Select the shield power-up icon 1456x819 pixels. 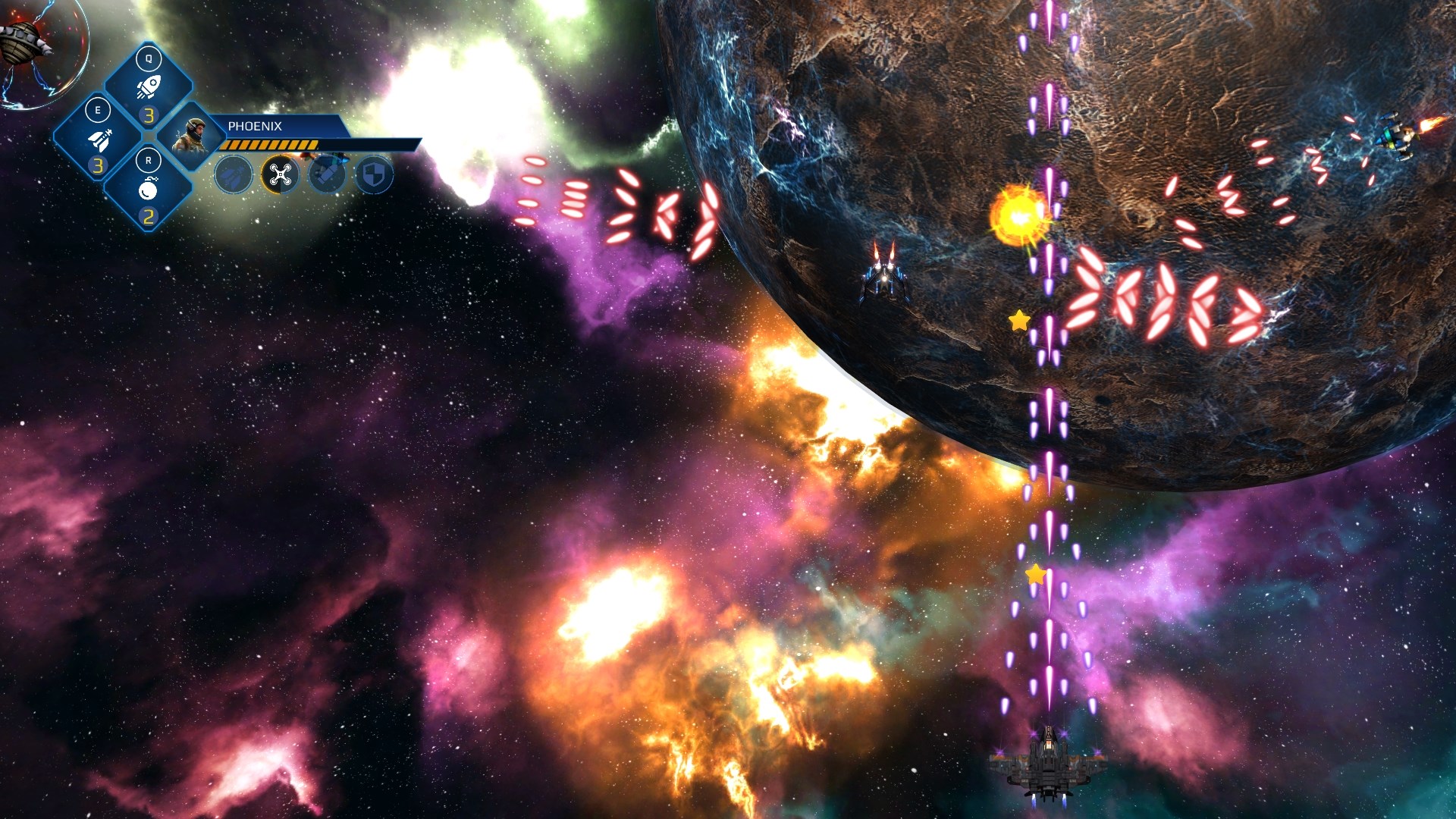coord(375,175)
